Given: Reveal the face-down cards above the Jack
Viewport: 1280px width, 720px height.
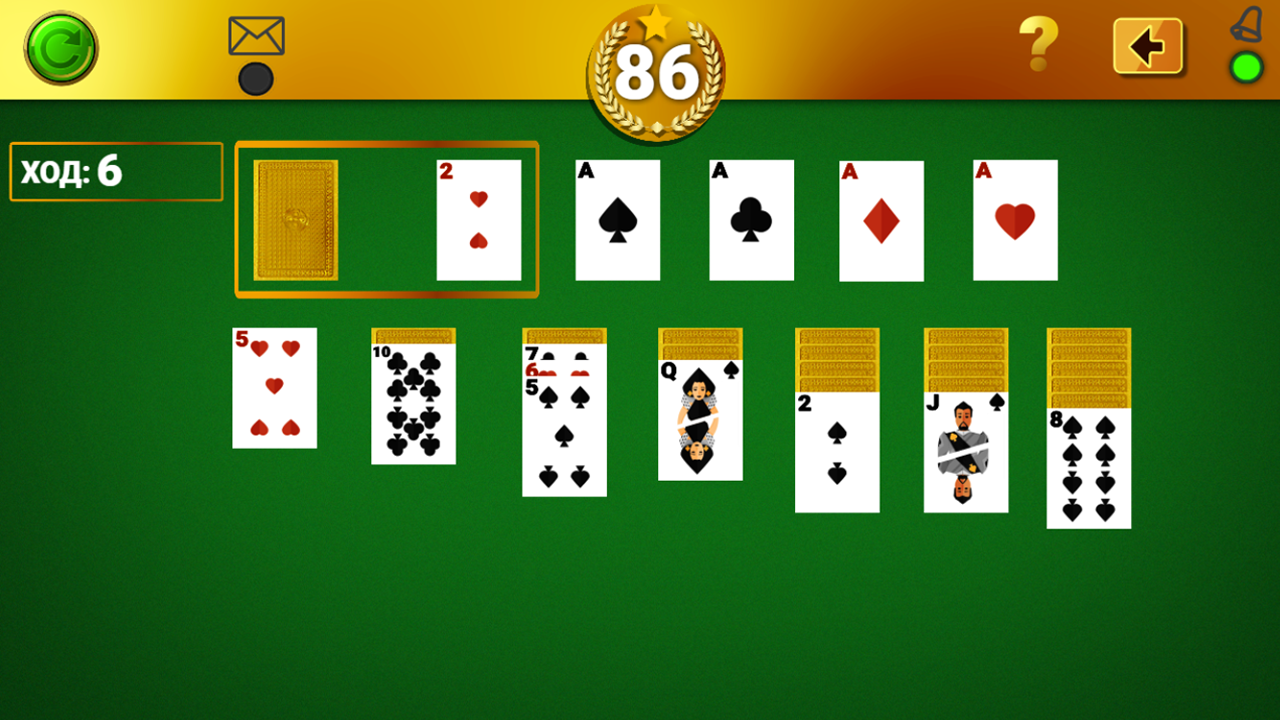Looking at the screenshot, I should pyautogui.click(x=965, y=360).
